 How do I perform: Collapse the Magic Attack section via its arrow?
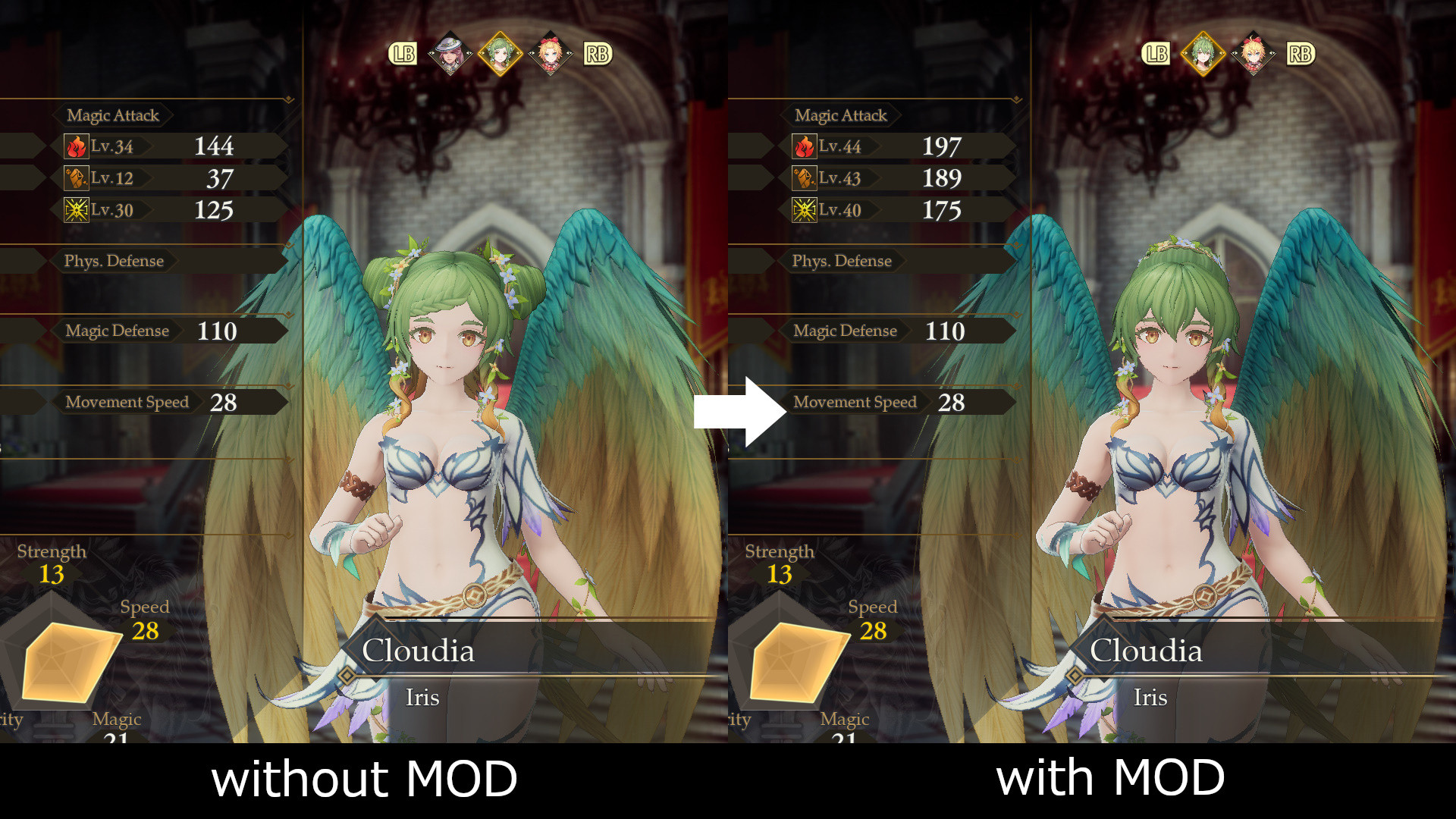coord(287,98)
